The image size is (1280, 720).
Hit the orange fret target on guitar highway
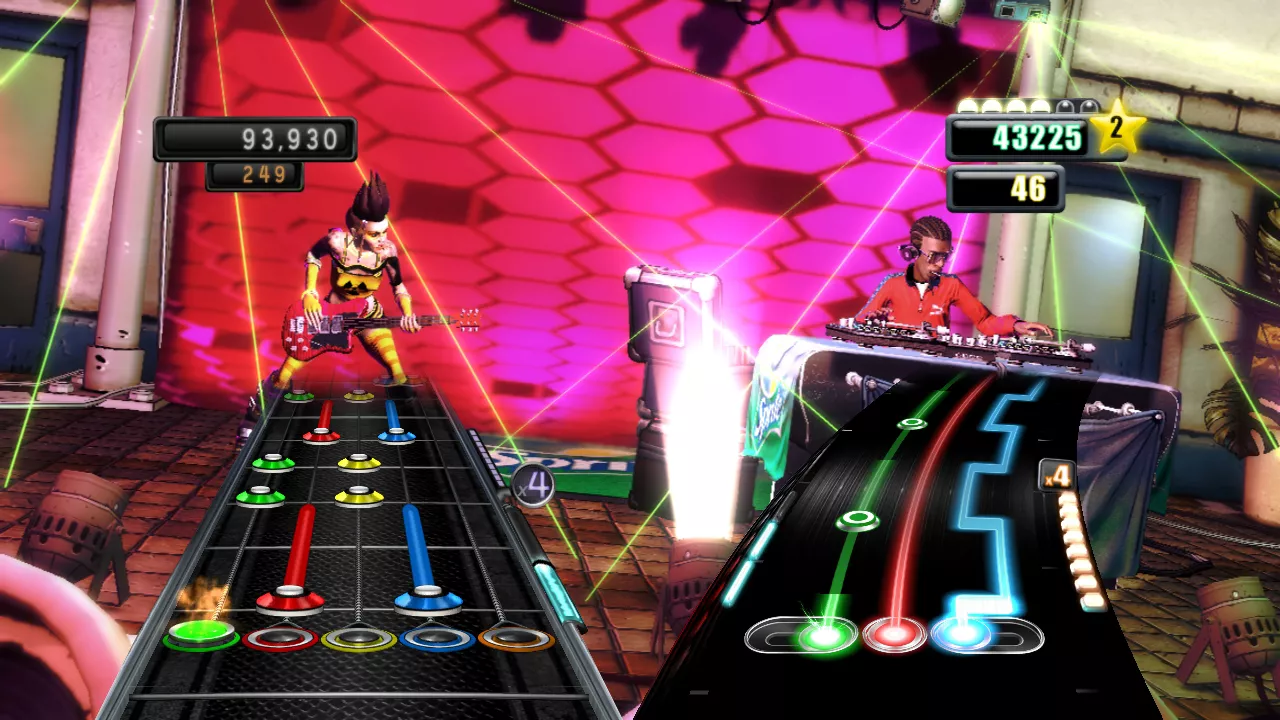(x=516, y=637)
